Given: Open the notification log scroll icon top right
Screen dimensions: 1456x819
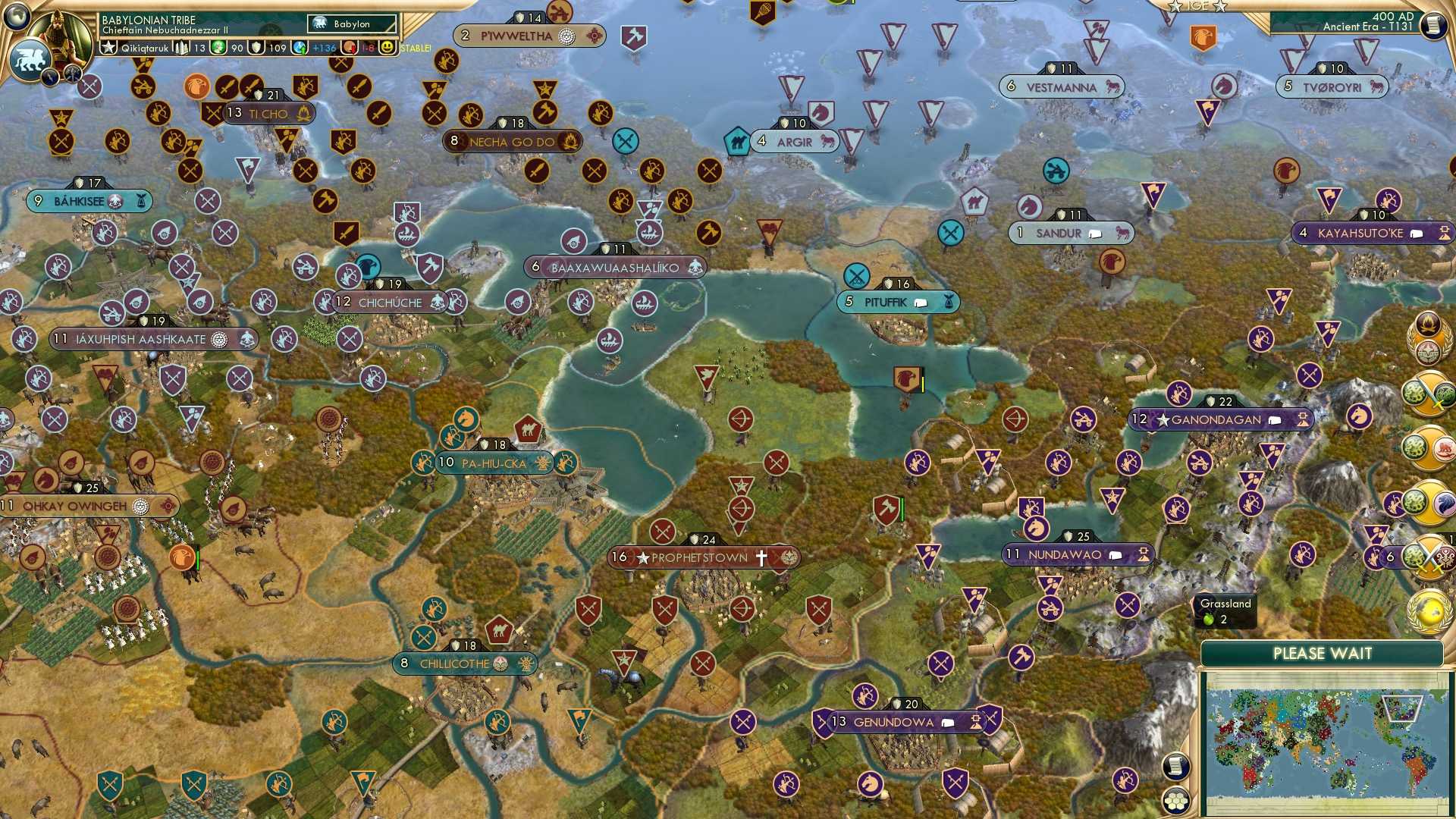Looking at the screenshot, I should point(1432,26).
